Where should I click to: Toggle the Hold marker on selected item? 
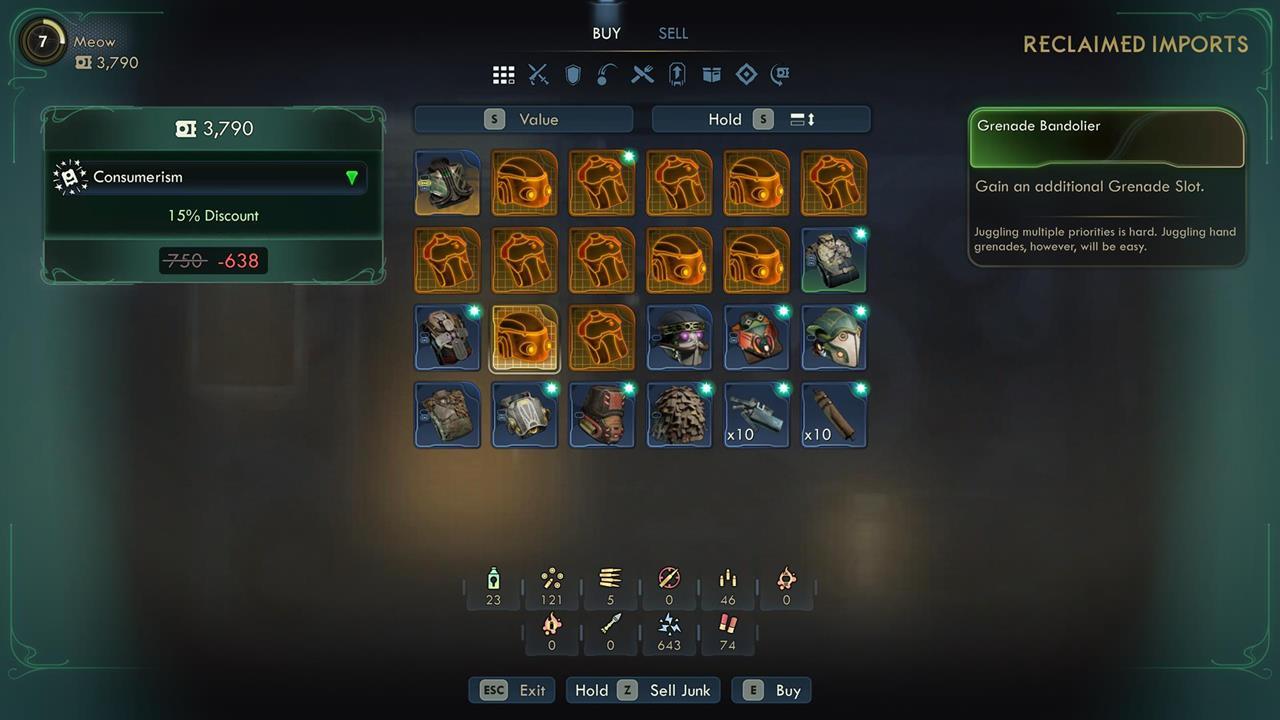click(x=725, y=119)
